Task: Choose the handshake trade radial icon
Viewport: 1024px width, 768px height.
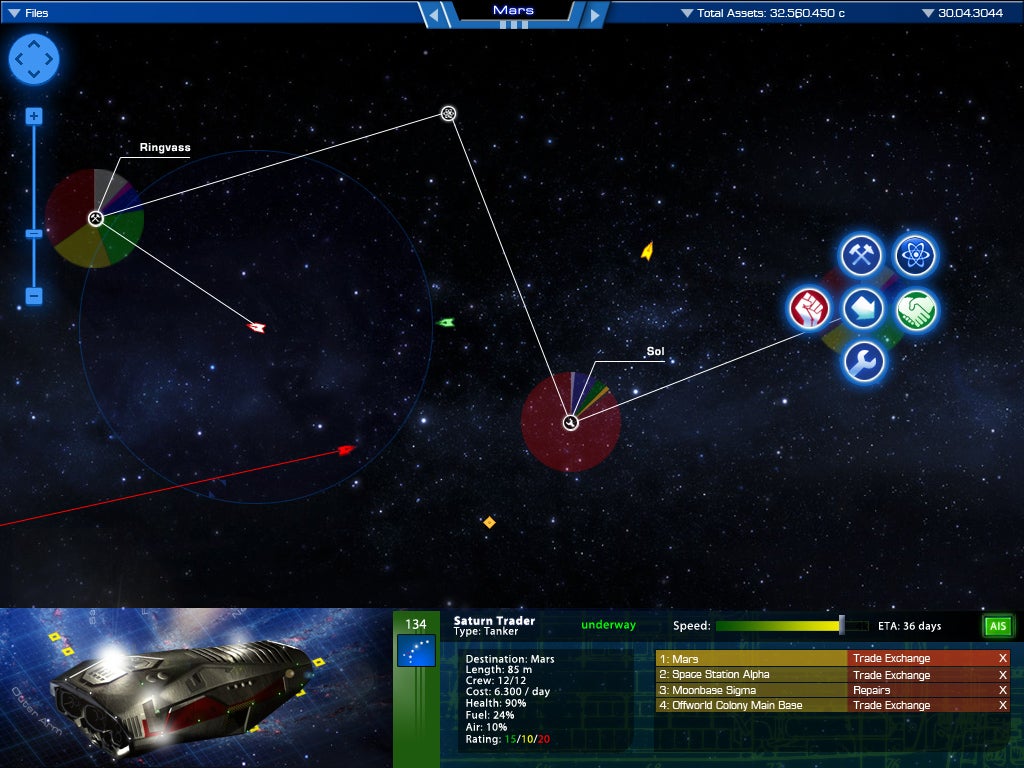Action: (914, 309)
